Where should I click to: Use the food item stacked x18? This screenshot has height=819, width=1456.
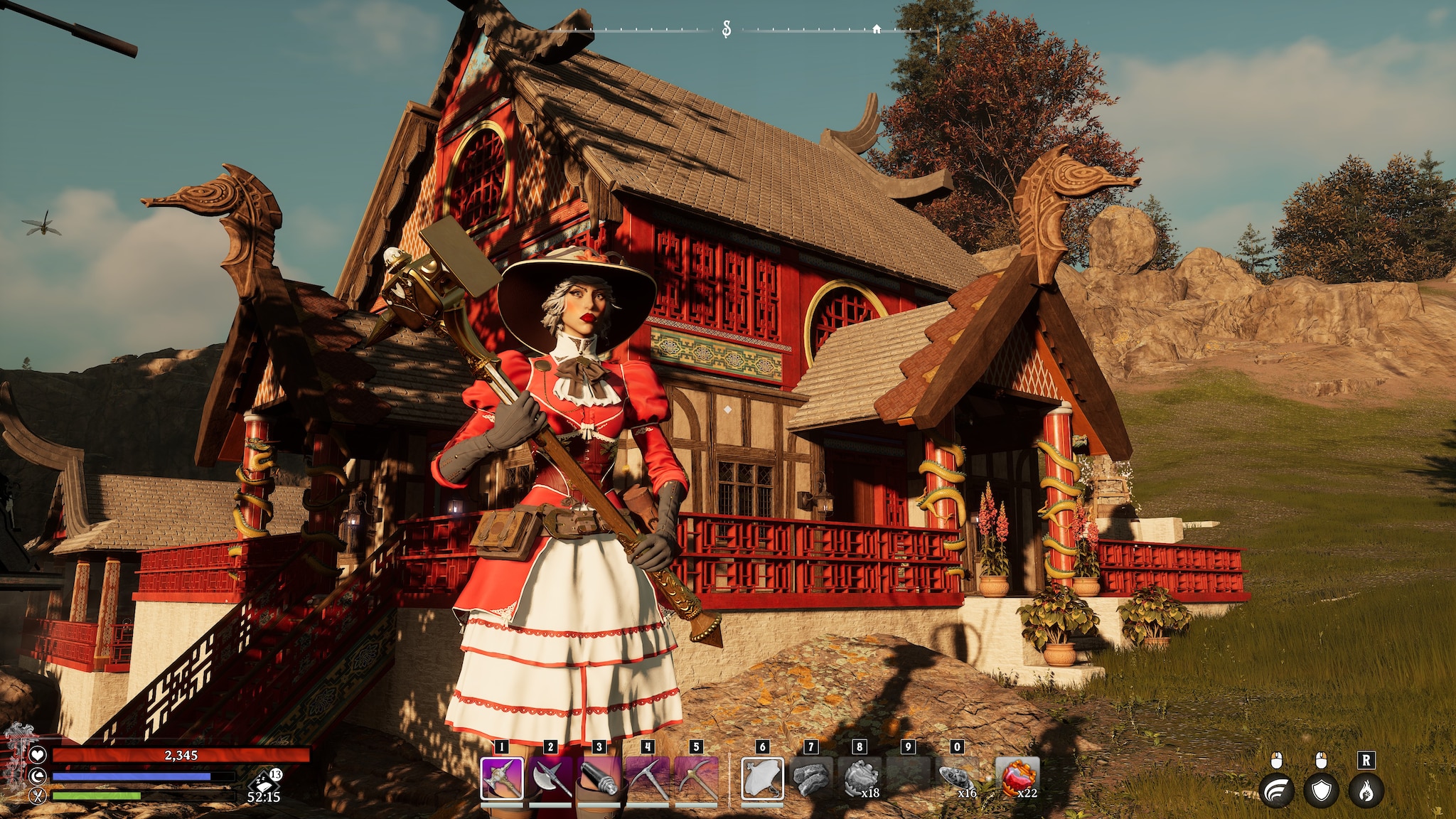pos(860,778)
